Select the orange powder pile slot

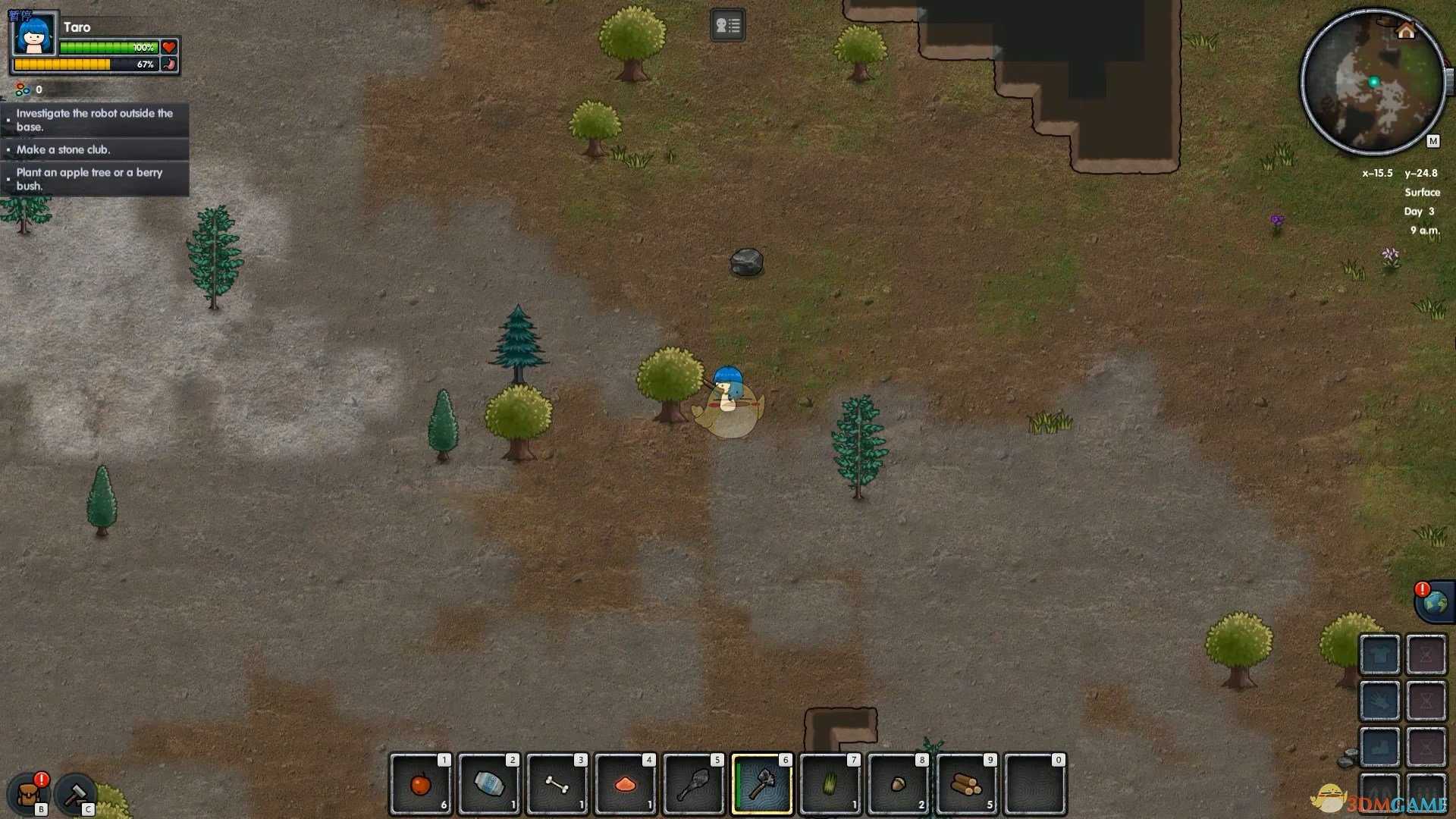pyautogui.click(x=626, y=784)
